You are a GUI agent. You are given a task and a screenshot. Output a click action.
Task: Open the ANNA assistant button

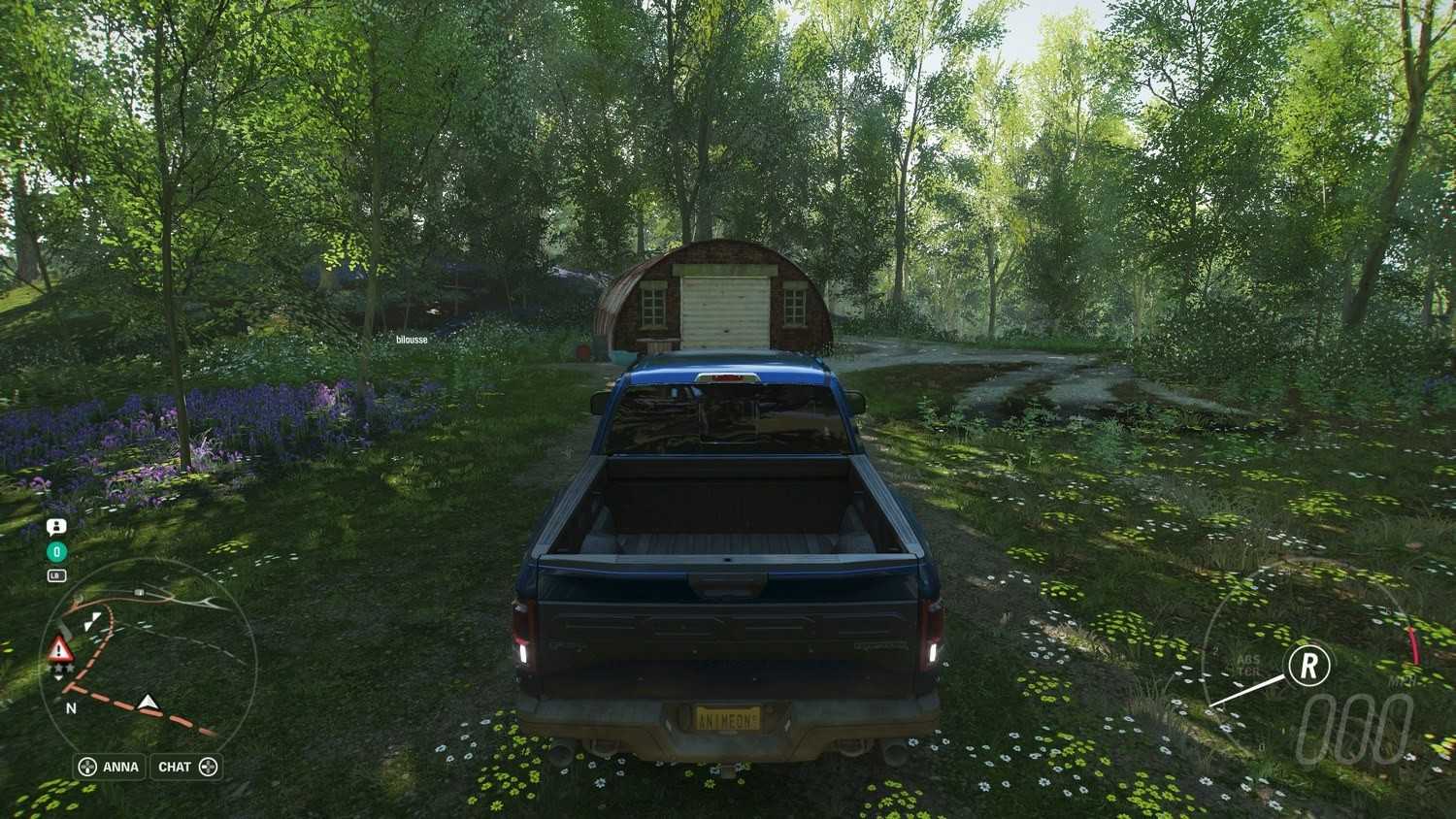pyautogui.click(x=110, y=767)
